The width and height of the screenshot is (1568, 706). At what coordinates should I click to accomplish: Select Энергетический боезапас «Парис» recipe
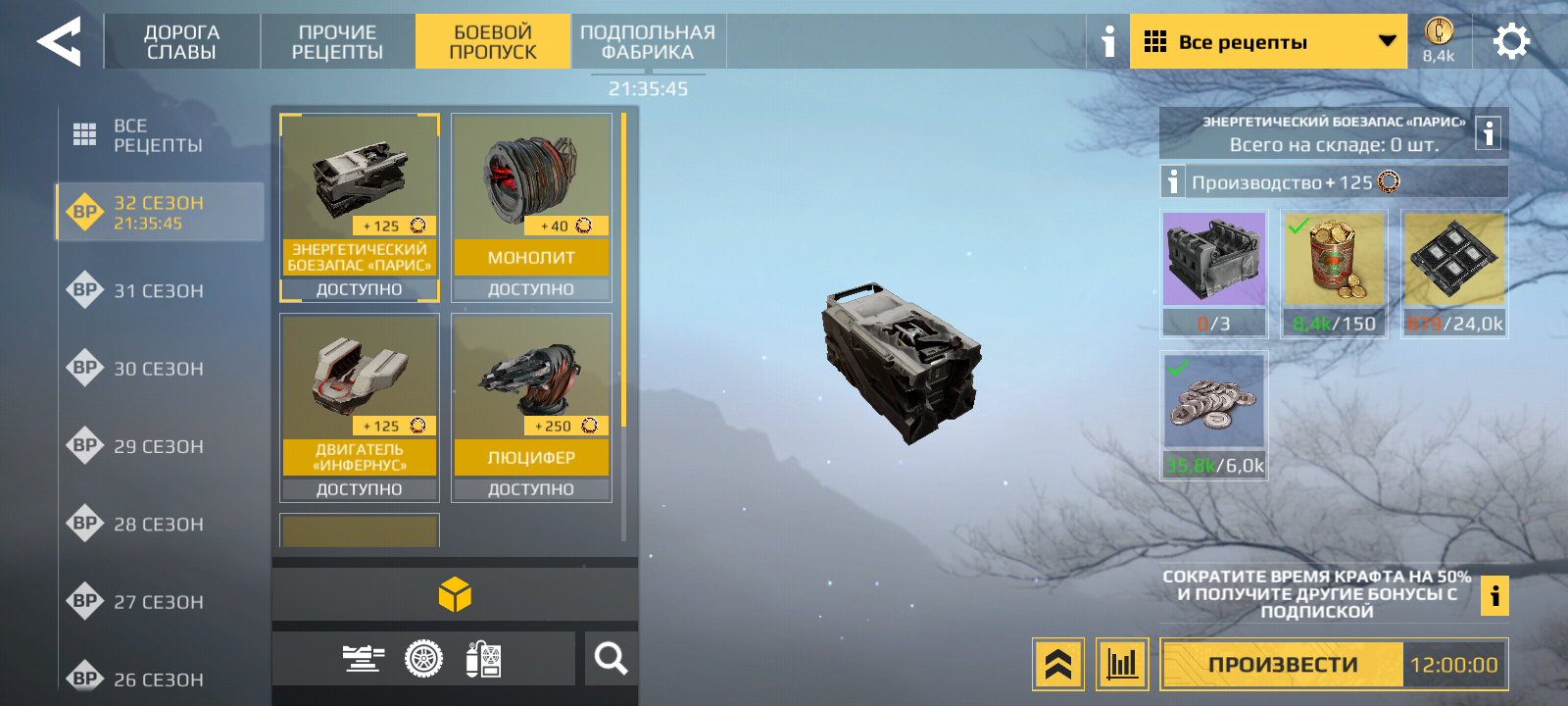(x=359, y=207)
